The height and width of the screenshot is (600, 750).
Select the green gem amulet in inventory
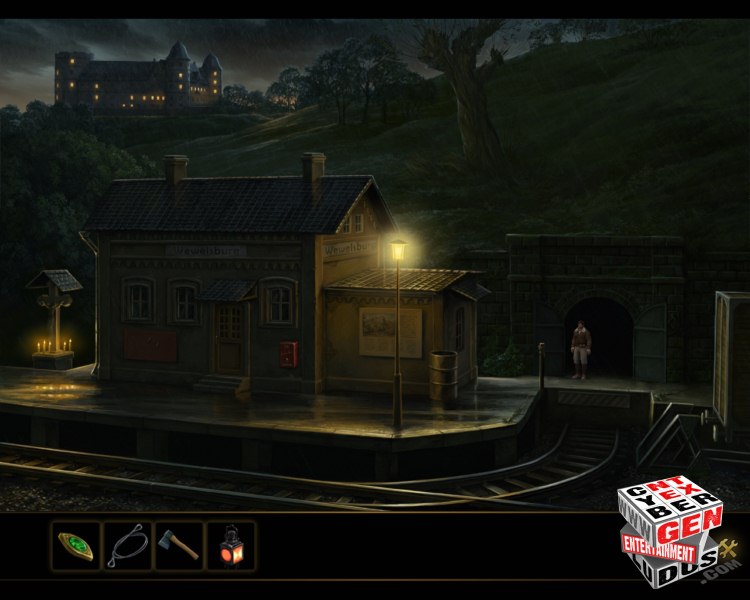(76, 546)
